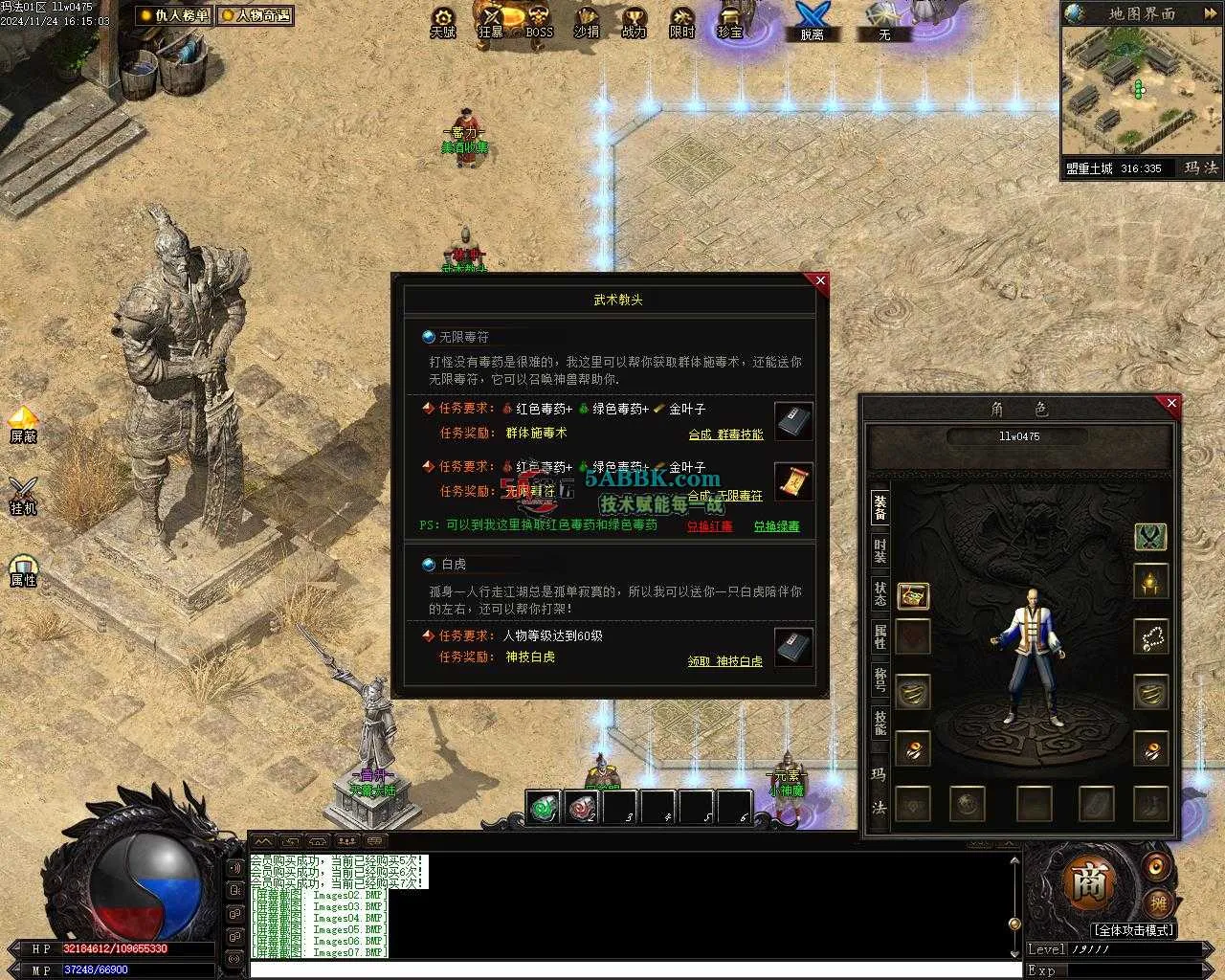Open the BOSS menu icon
The width and height of the screenshot is (1225, 980).
(x=539, y=21)
